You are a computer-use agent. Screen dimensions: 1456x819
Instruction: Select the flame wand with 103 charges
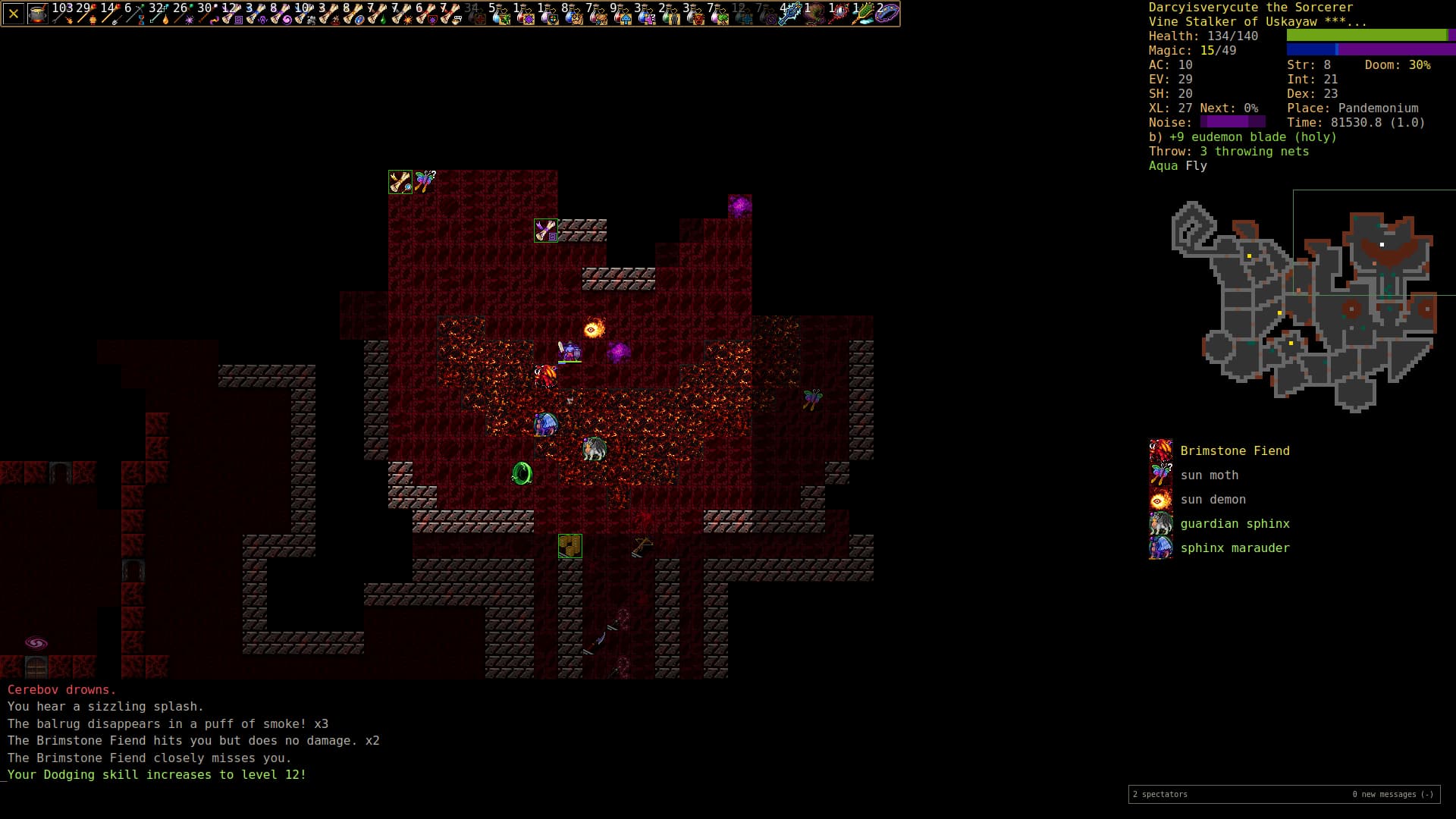(62, 14)
